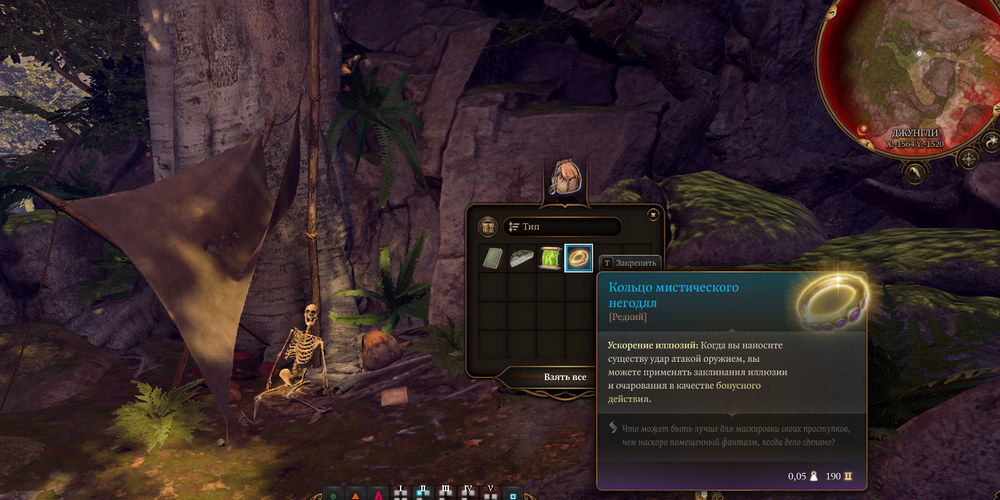Open the Тип sort dropdown

562,227
